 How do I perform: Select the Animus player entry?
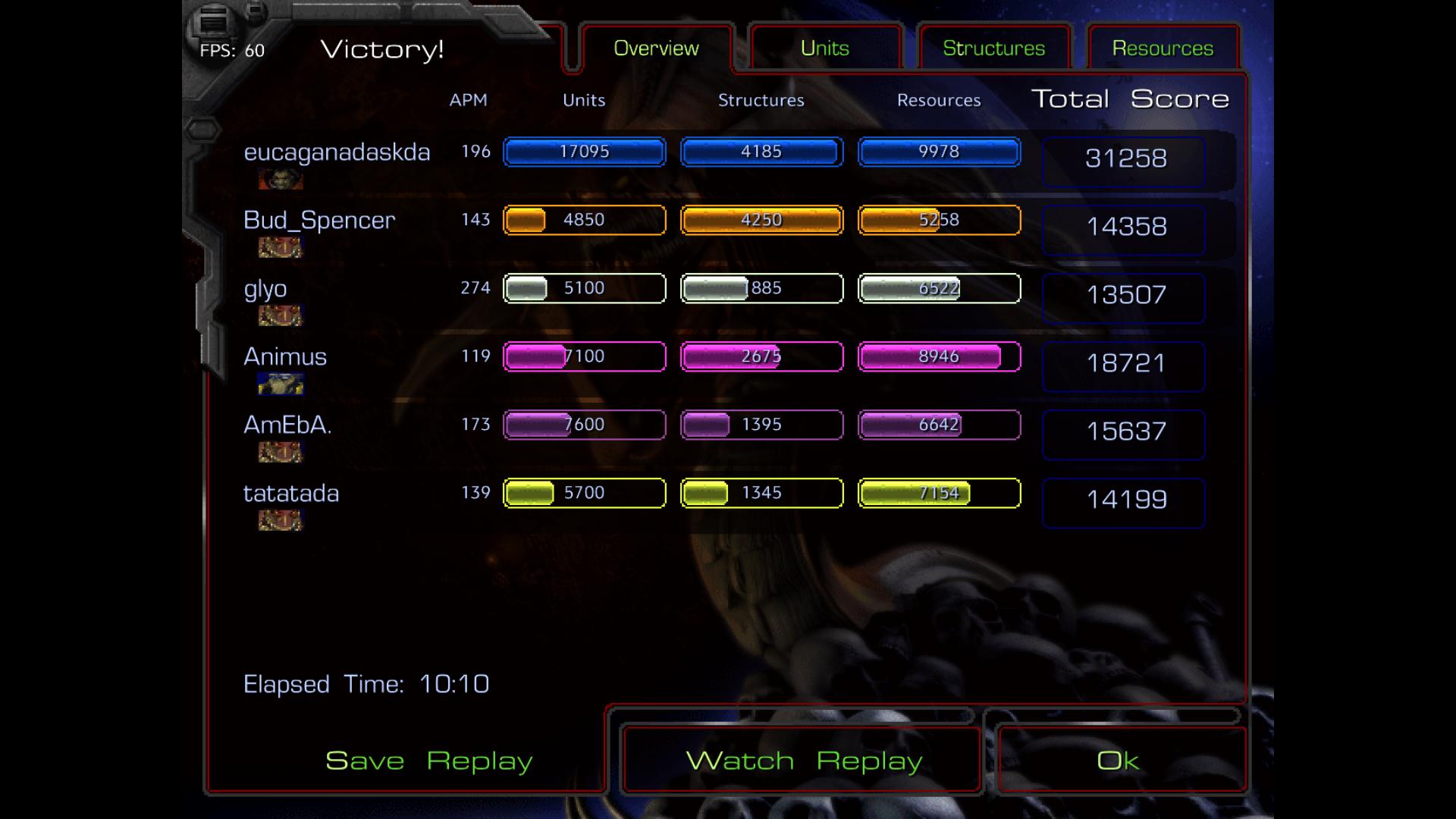point(285,357)
